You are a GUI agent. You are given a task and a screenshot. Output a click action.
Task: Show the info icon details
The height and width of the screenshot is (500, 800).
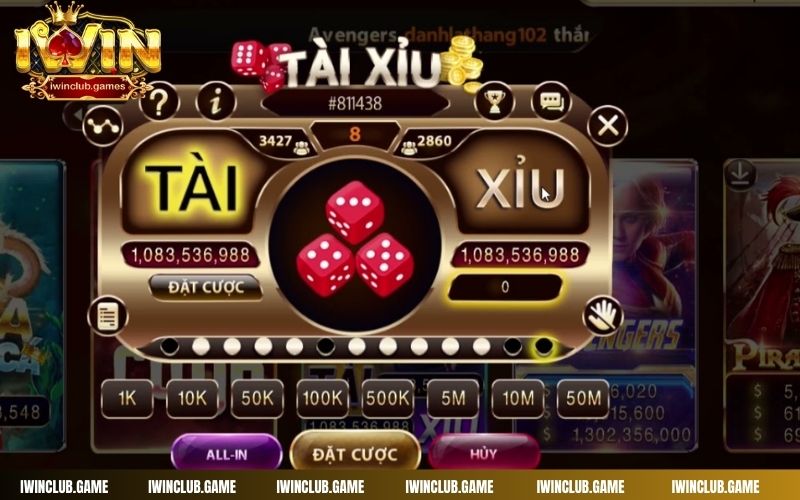click(x=215, y=101)
